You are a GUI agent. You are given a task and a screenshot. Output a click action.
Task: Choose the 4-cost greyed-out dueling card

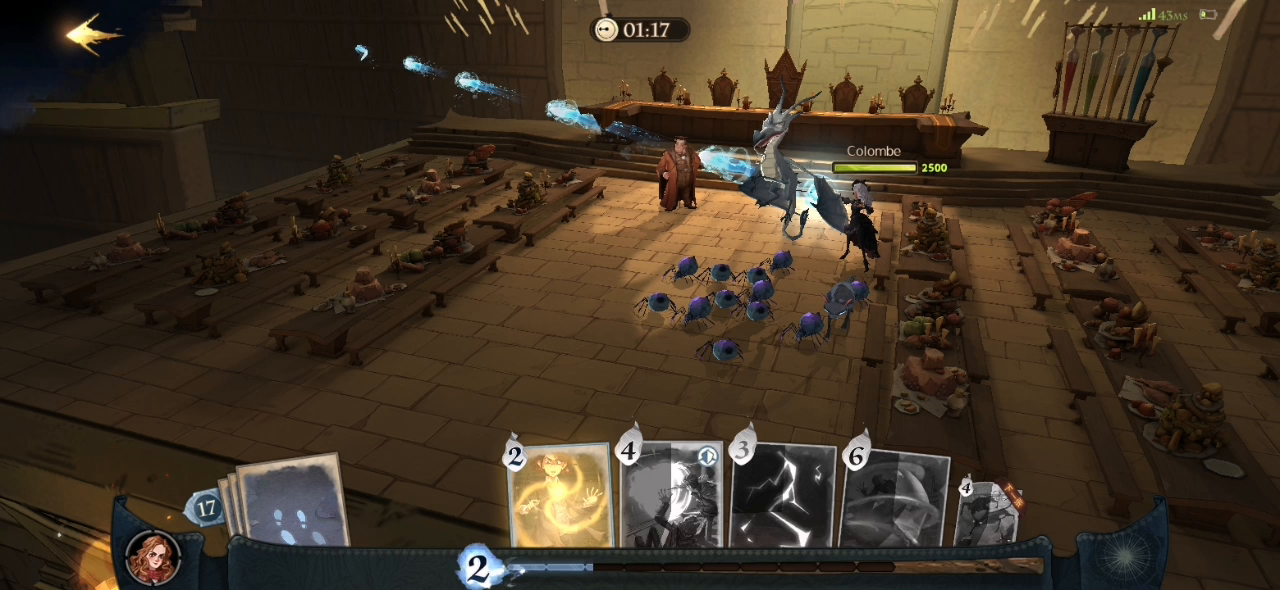point(672,495)
